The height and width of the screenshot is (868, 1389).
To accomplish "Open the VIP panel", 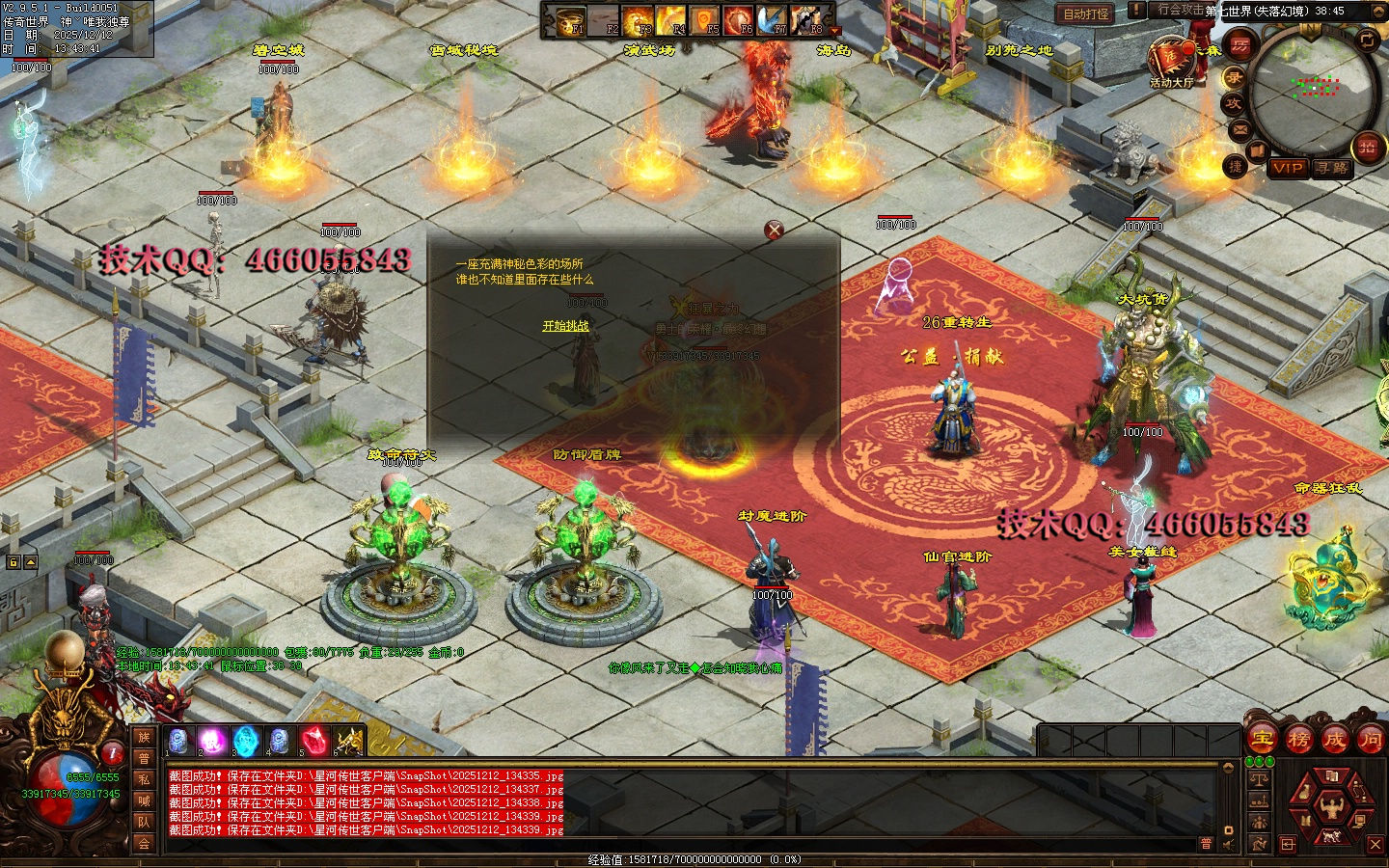I will (1287, 168).
